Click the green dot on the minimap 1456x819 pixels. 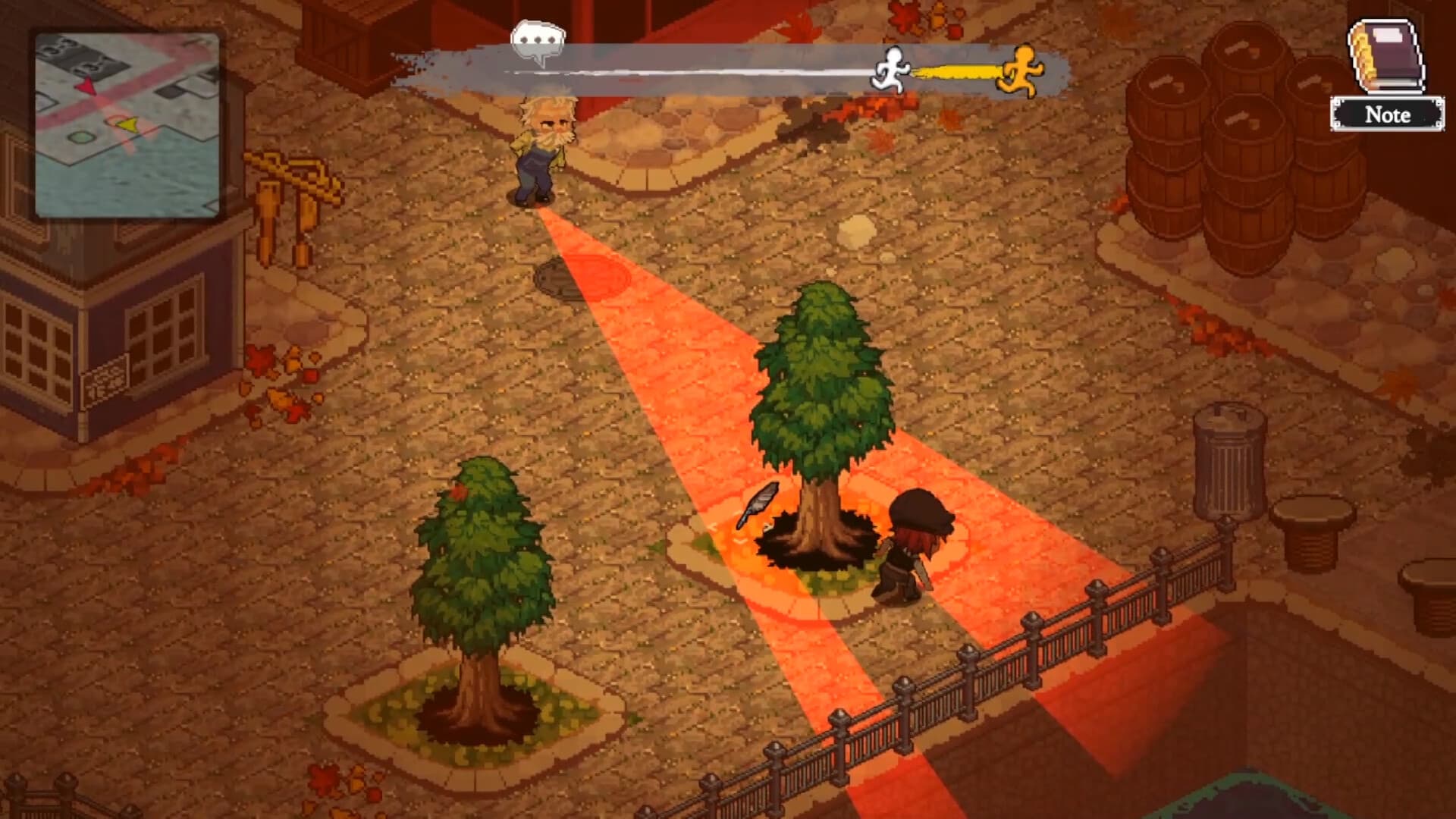pos(80,136)
